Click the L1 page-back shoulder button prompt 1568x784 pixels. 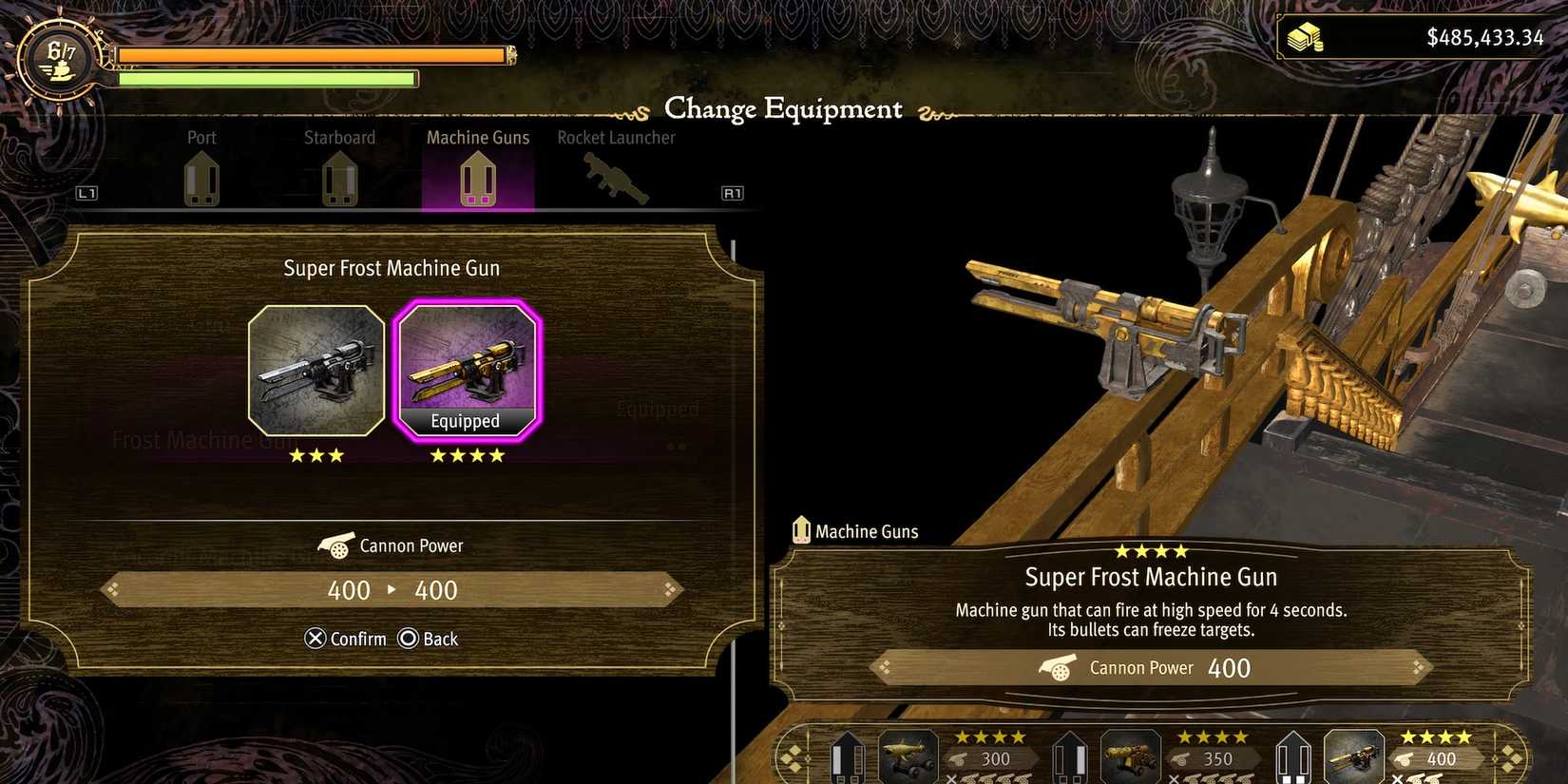tap(86, 192)
